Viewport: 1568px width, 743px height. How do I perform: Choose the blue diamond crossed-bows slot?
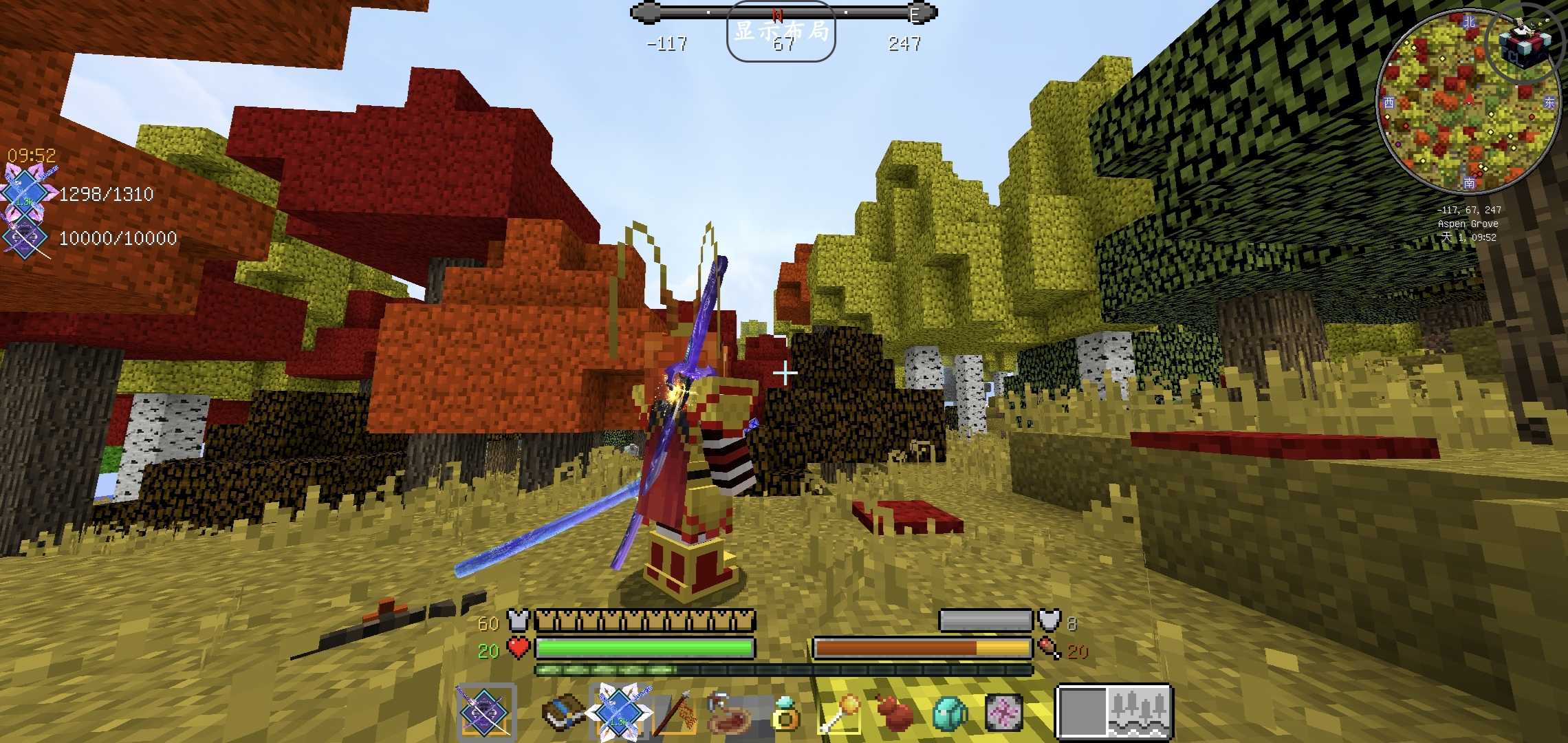[619, 711]
